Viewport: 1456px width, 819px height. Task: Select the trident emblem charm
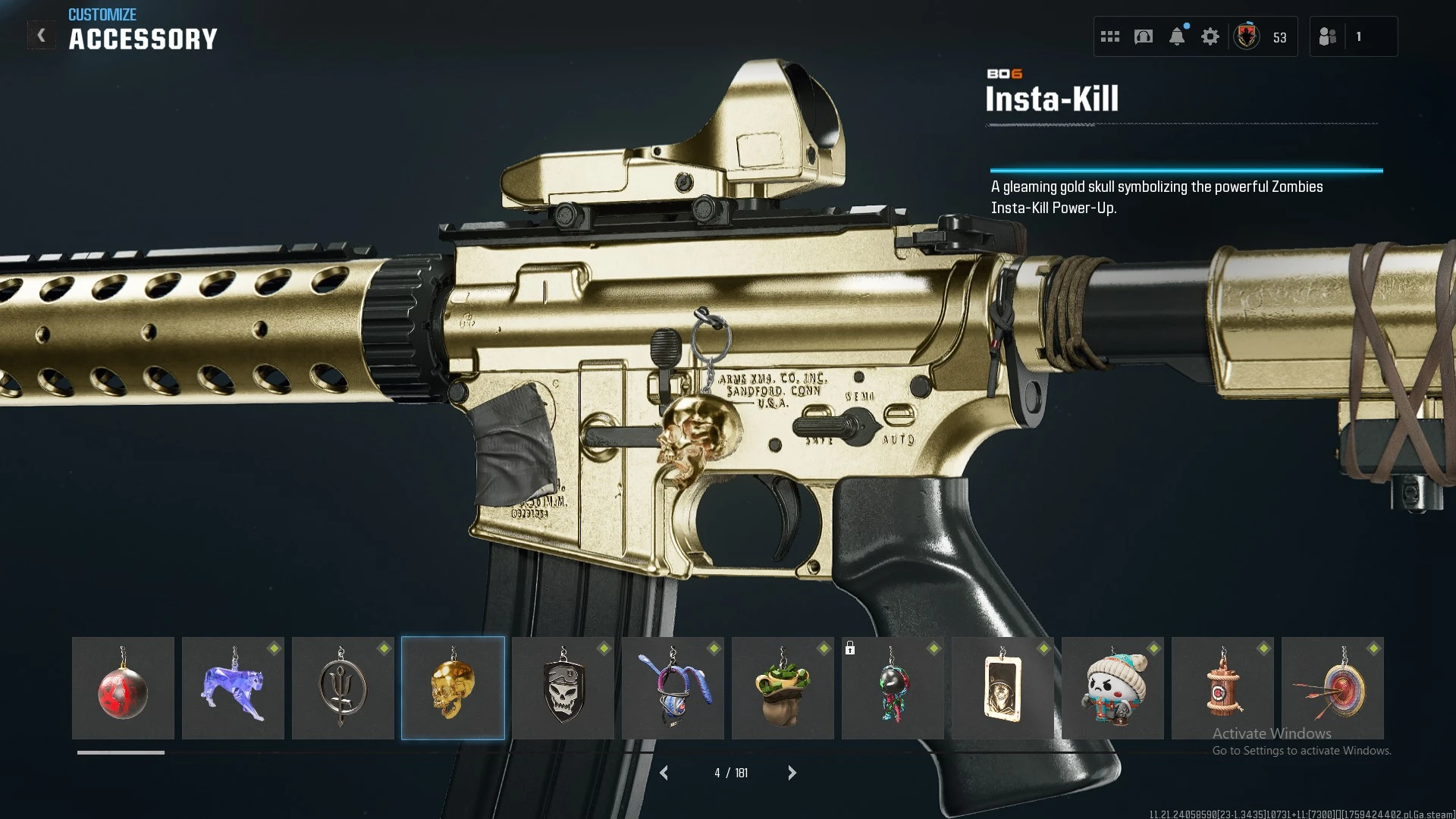(343, 689)
